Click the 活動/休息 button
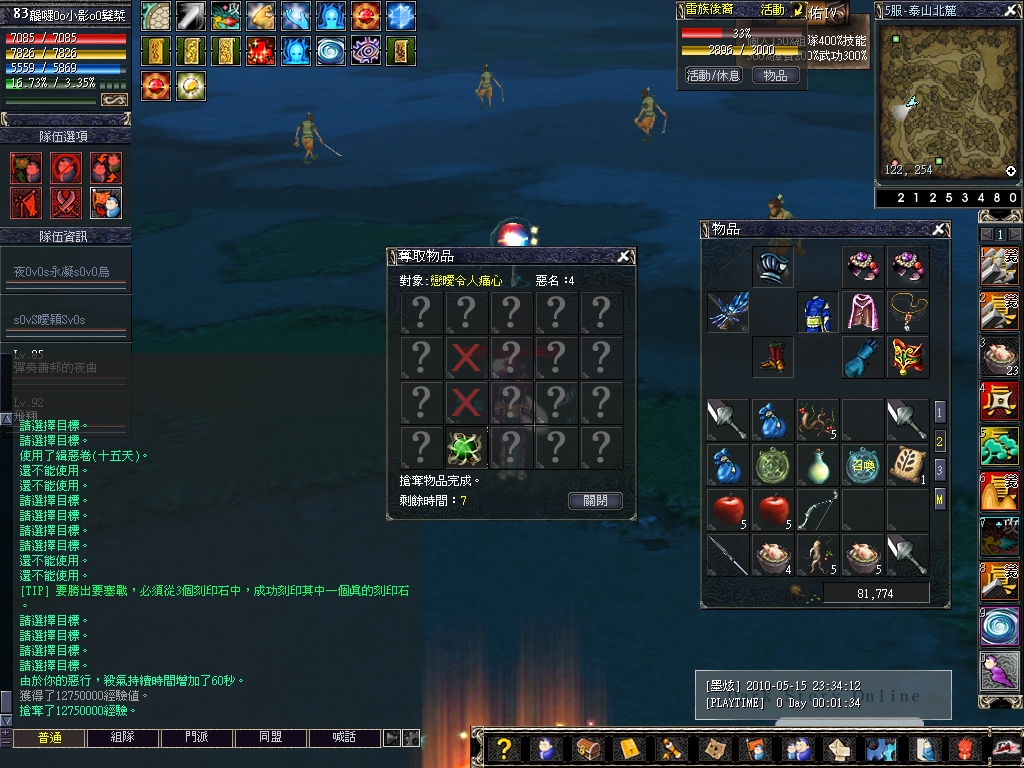Screen dimensions: 1024x768 pos(713,75)
